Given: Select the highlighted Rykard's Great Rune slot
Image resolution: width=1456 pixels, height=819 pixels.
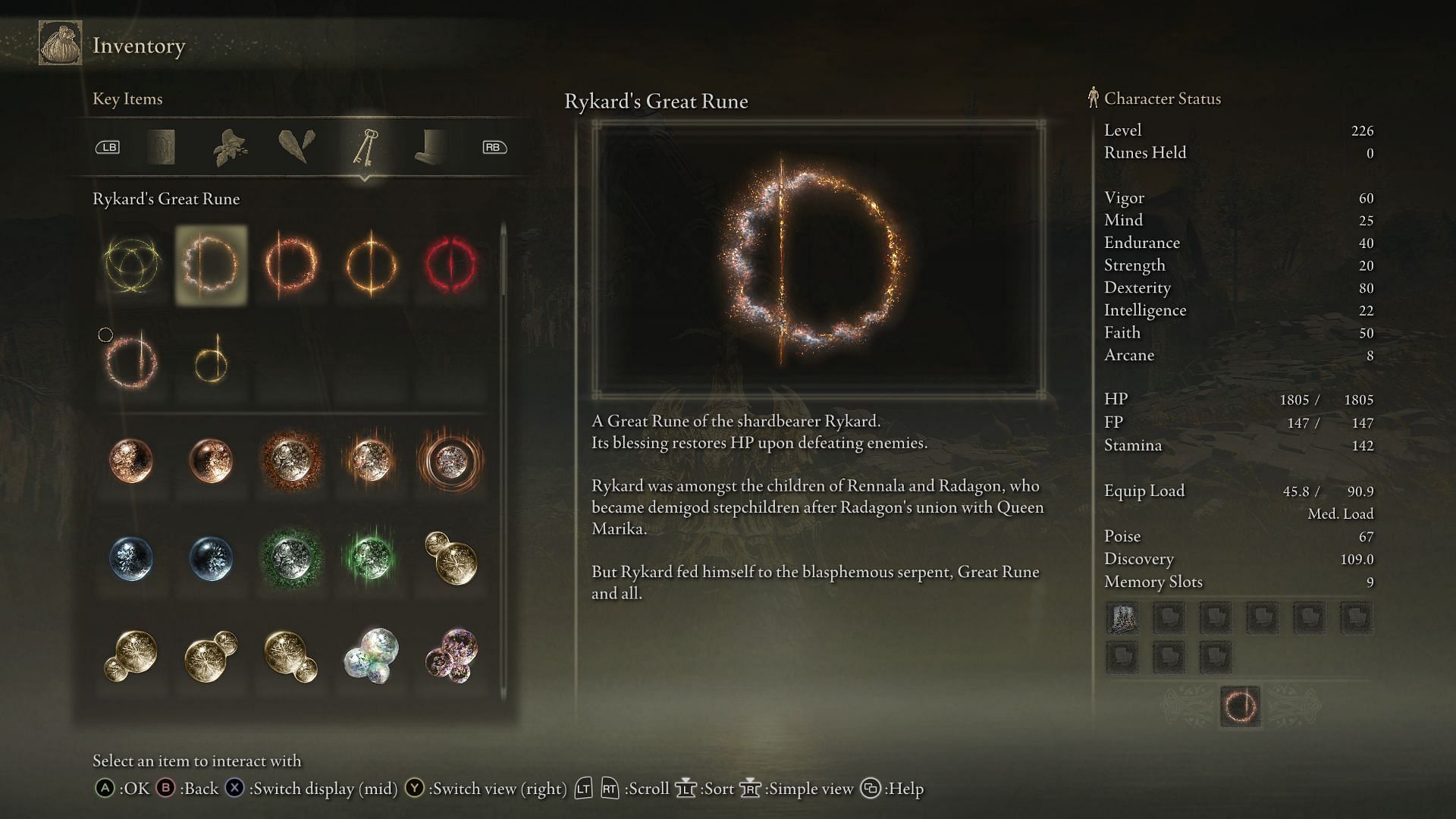Looking at the screenshot, I should tap(211, 265).
